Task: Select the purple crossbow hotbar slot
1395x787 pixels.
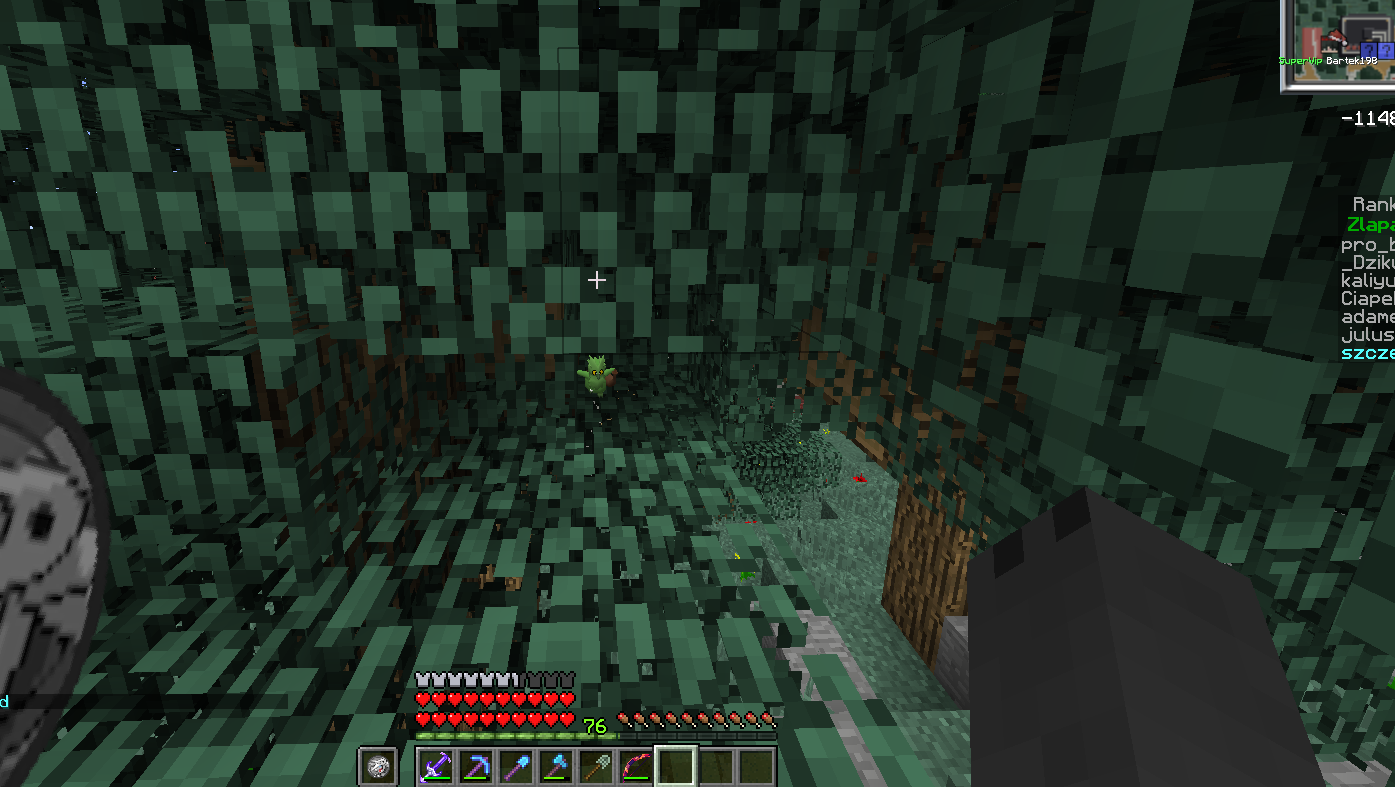Action: 435,767
